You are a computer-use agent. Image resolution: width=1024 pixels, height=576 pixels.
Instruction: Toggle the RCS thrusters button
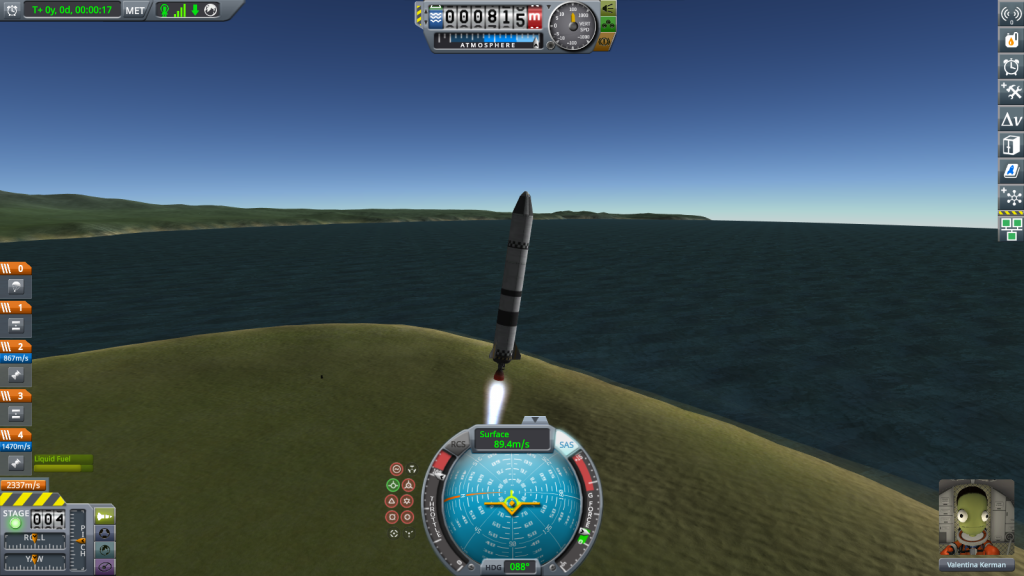458,444
